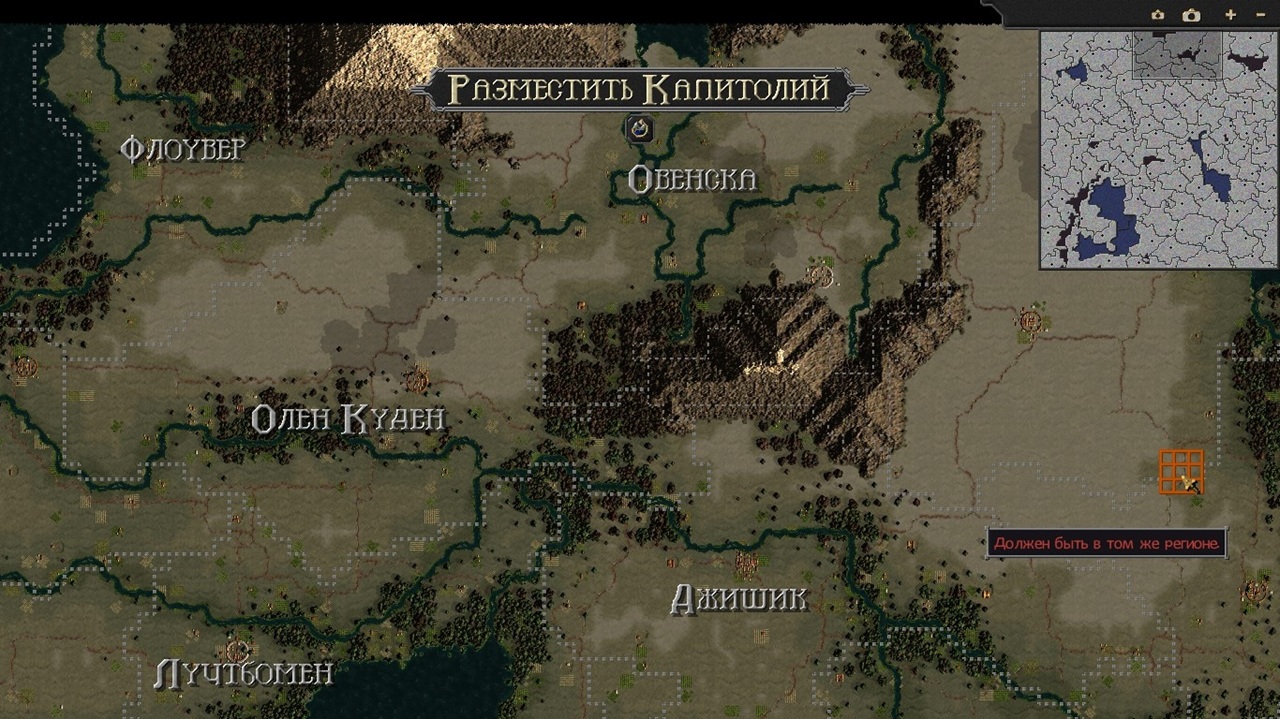
Task: Zoom out with the minus button
Action: click(x=1259, y=15)
